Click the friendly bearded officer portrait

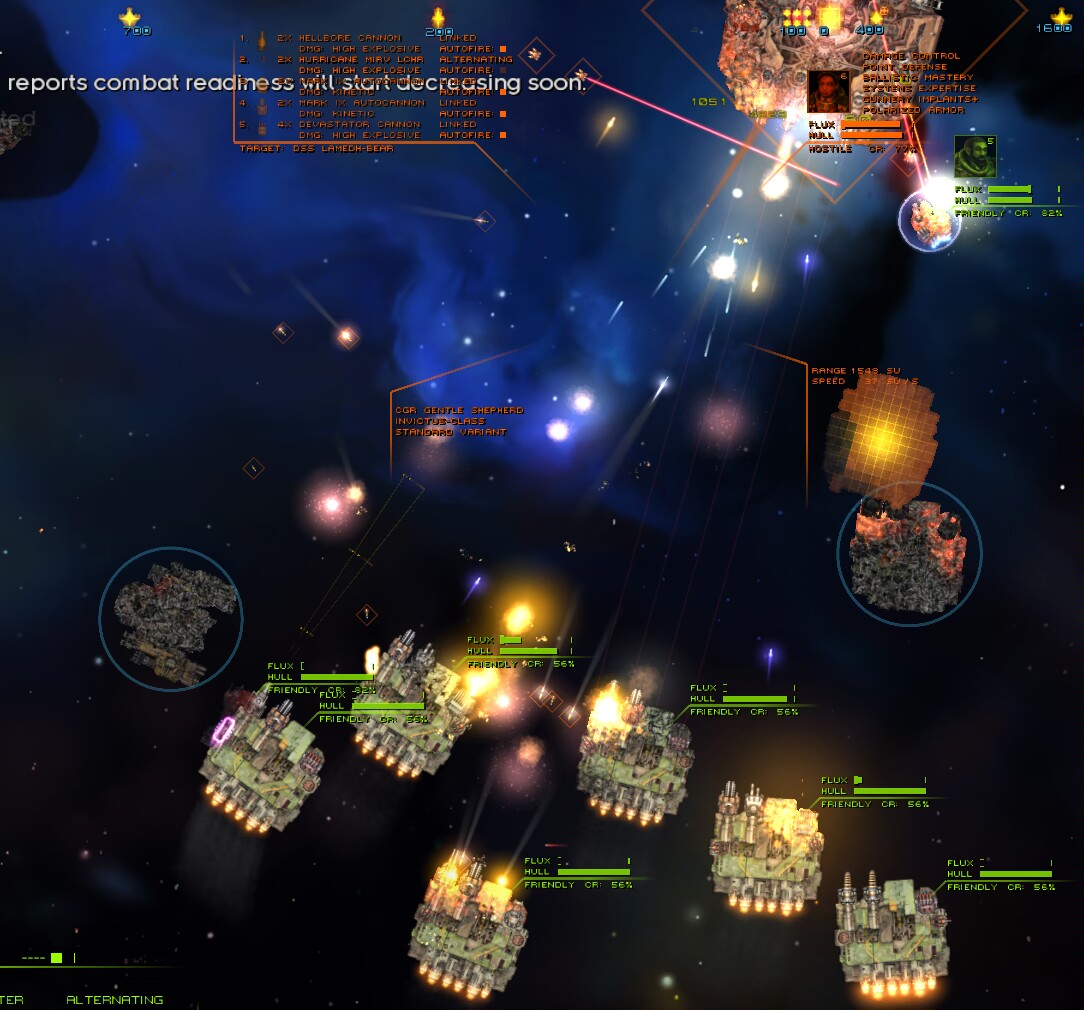coord(974,157)
